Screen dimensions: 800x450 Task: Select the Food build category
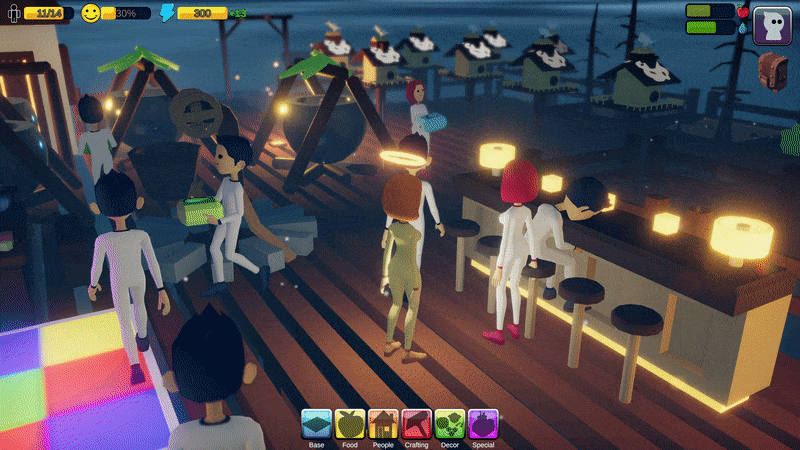pos(350,424)
